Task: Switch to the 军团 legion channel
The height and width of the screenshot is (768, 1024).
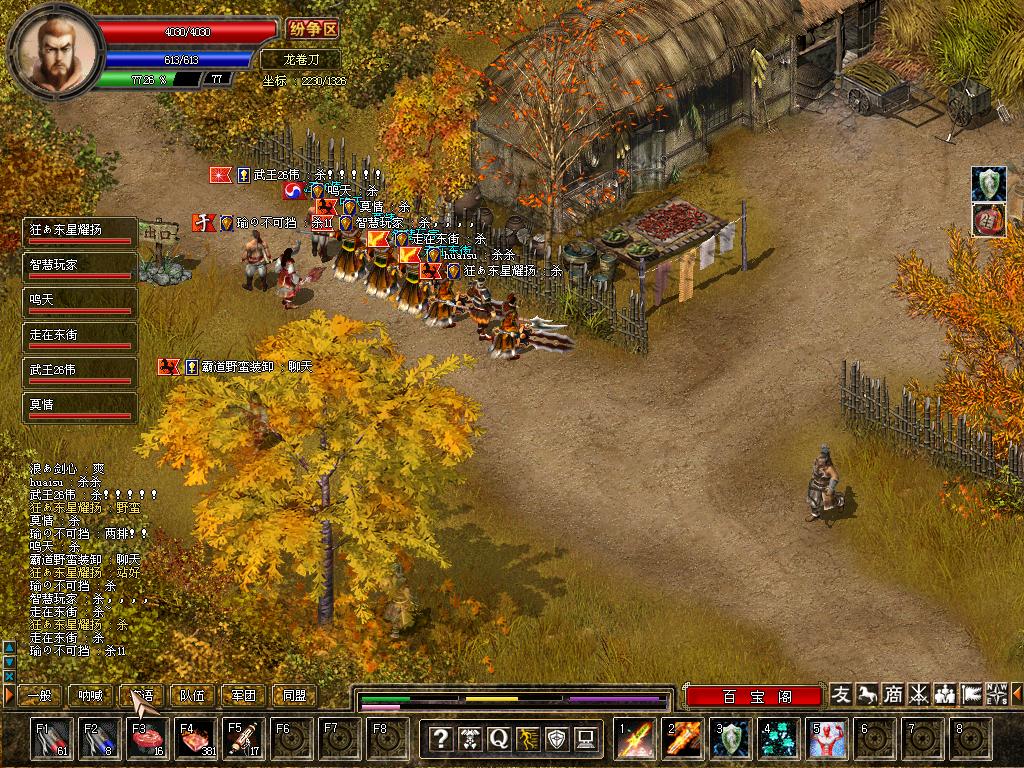Action: [x=243, y=695]
